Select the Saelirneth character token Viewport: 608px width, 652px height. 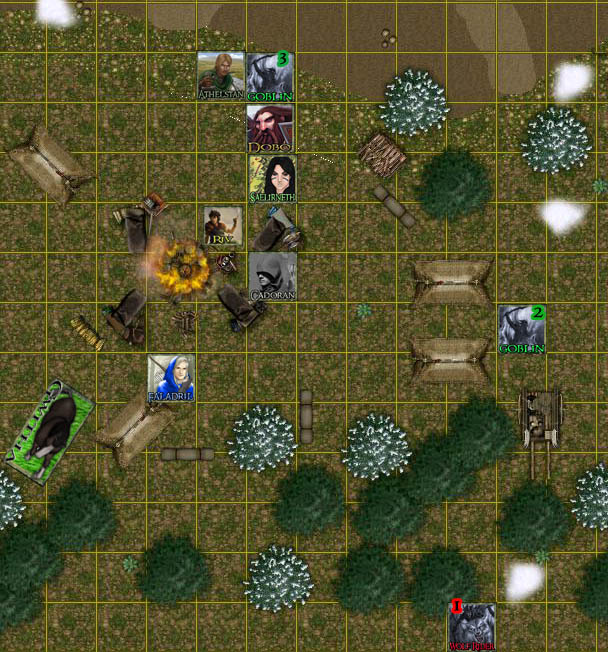pos(272,179)
